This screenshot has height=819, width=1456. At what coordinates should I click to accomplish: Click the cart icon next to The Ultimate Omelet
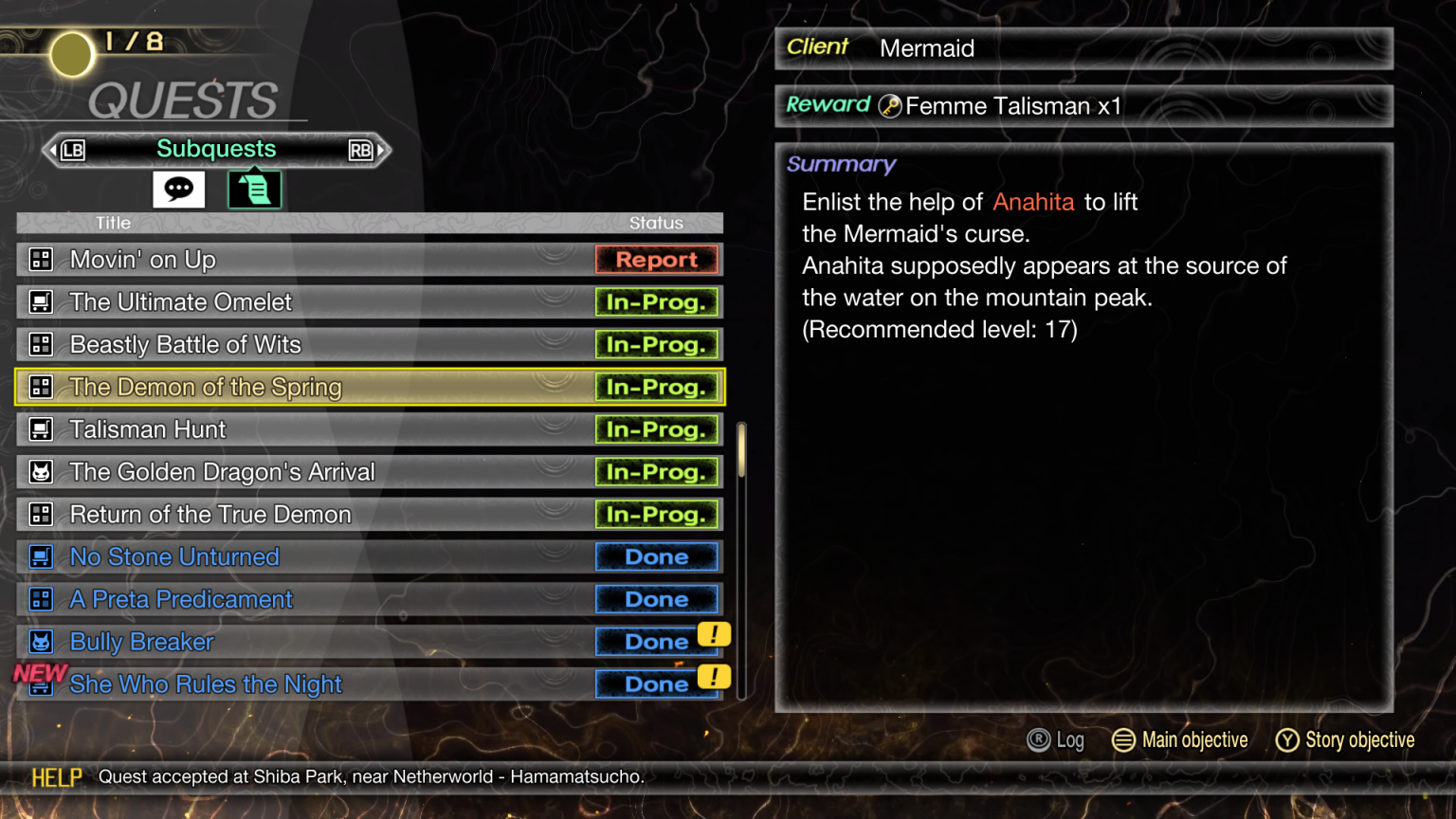tap(41, 301)
